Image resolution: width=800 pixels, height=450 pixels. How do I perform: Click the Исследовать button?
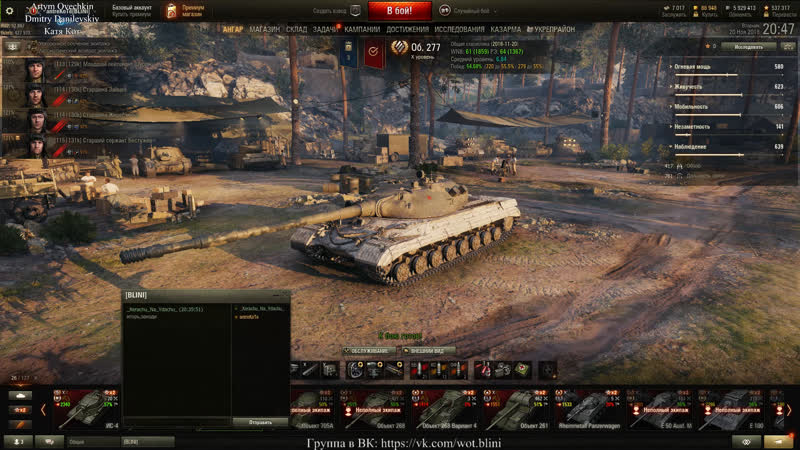click(750, 46)
